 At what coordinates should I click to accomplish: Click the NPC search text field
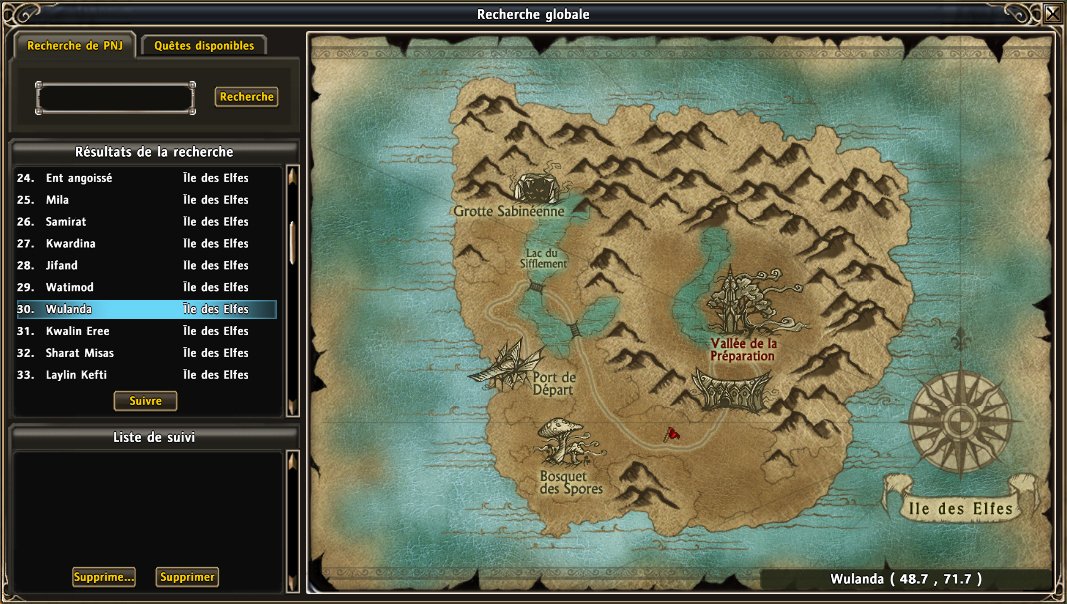click(x=115, y=98)
